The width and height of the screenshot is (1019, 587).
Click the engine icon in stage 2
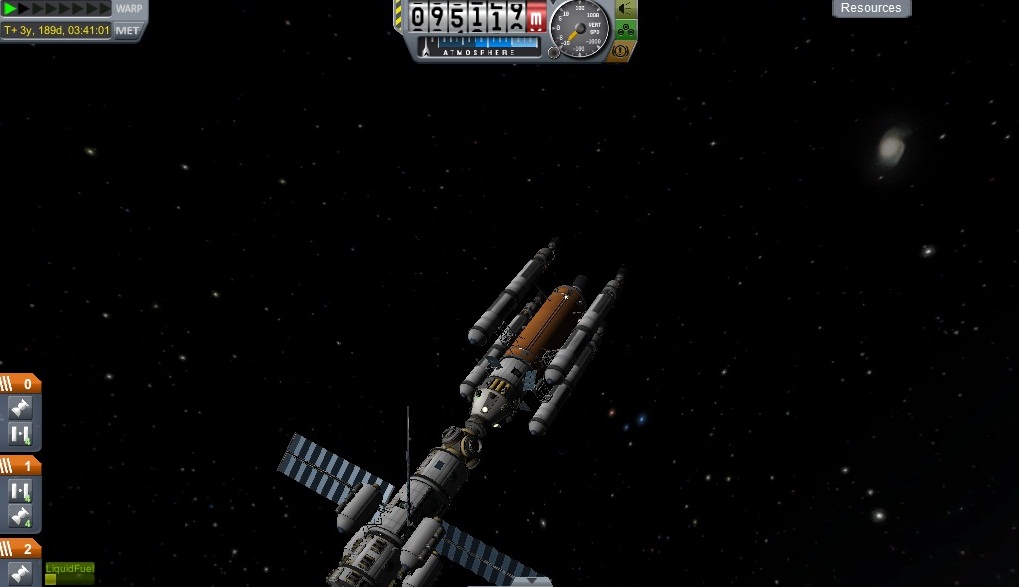21,573
